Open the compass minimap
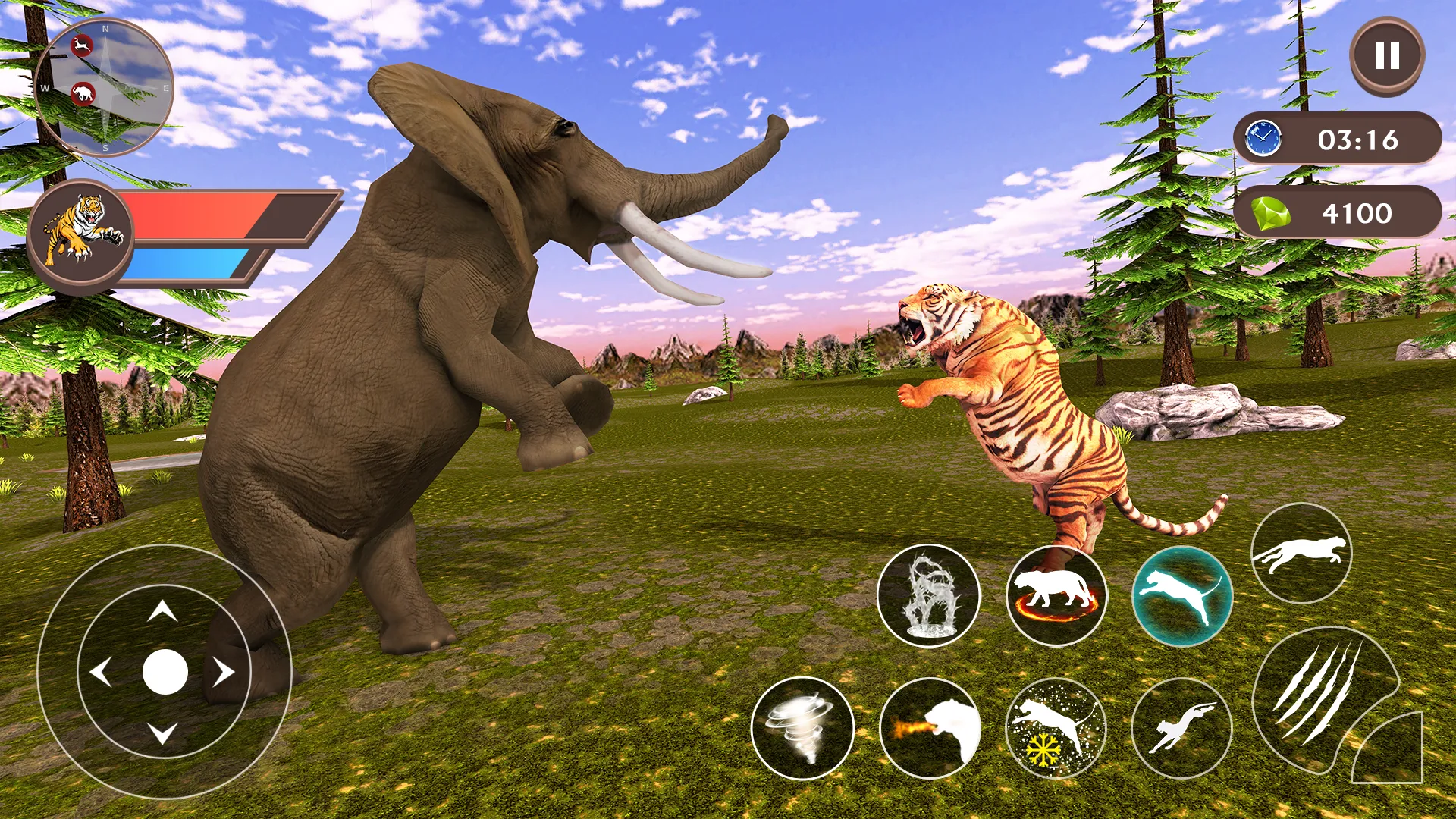Screen dimensions: 1456x819 [x=104, y=87]
